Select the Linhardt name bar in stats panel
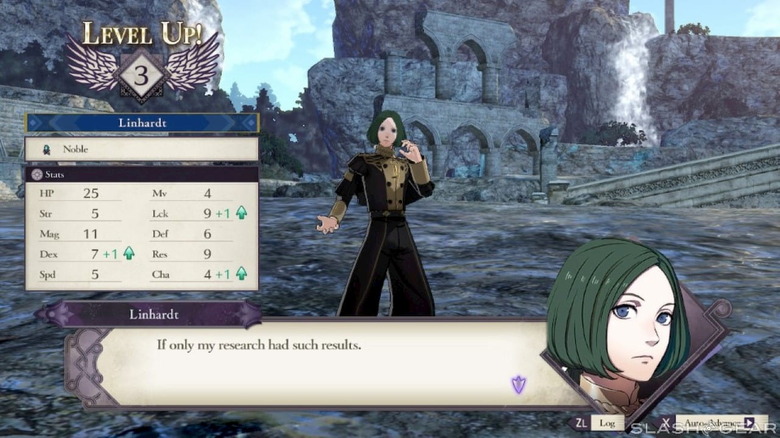Viewport: 780px width, 438px height. 142,122
